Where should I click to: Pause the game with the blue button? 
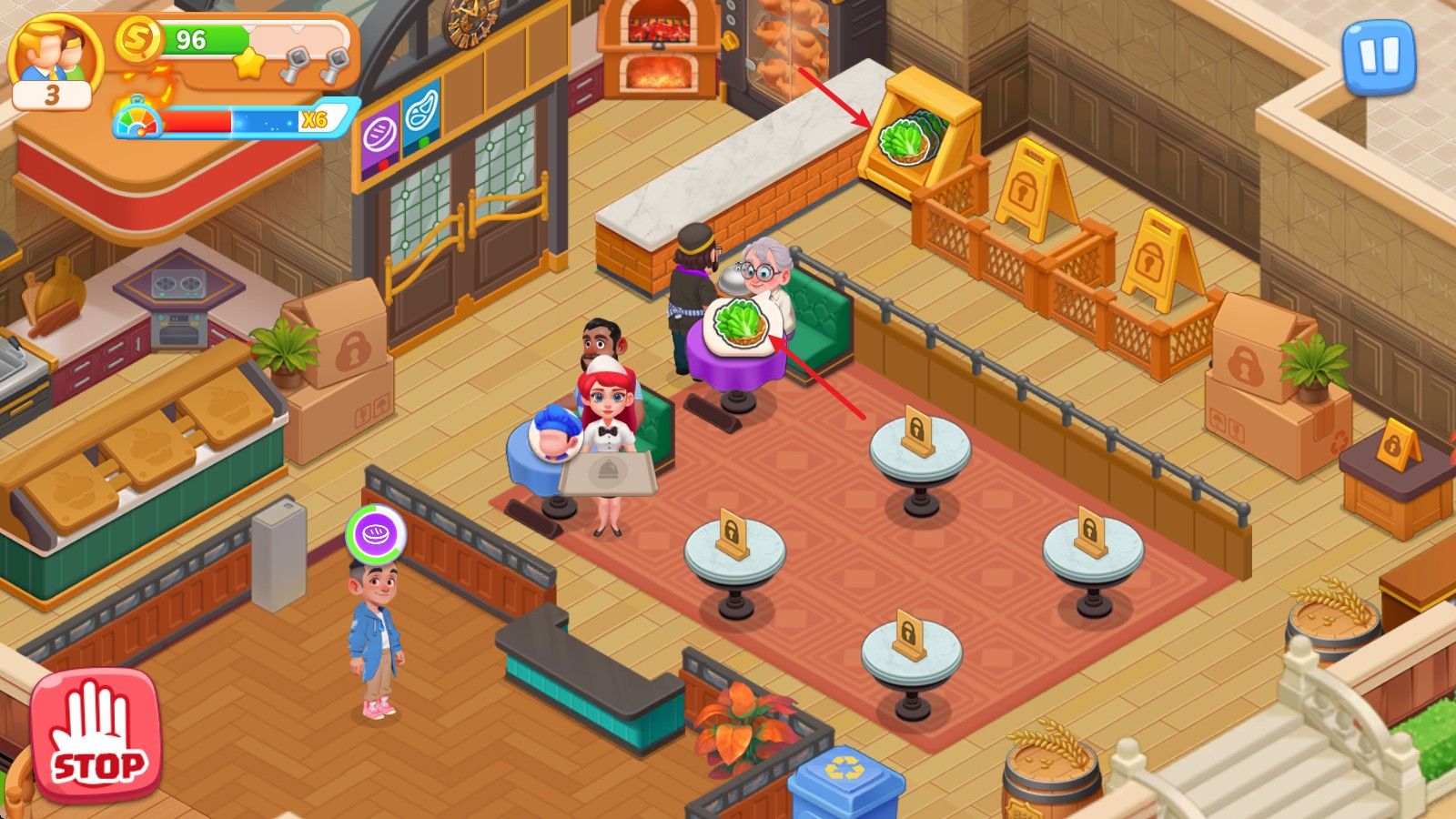1379,56
